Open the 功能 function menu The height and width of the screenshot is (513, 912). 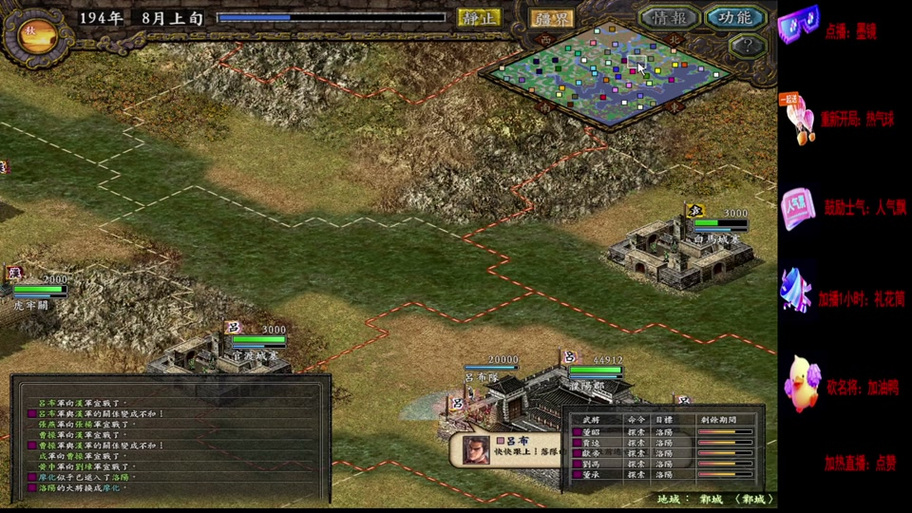(734, 17)
